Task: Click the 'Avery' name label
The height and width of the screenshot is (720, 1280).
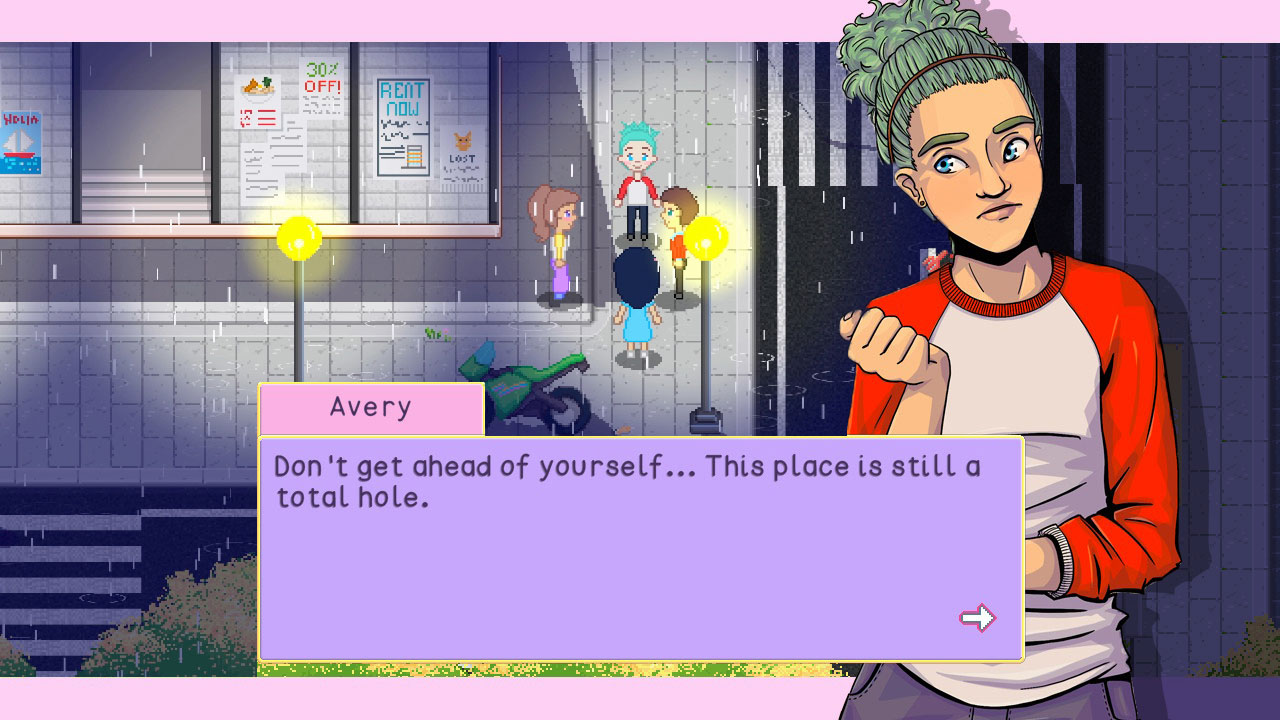Action: click(x=370, y=406)
